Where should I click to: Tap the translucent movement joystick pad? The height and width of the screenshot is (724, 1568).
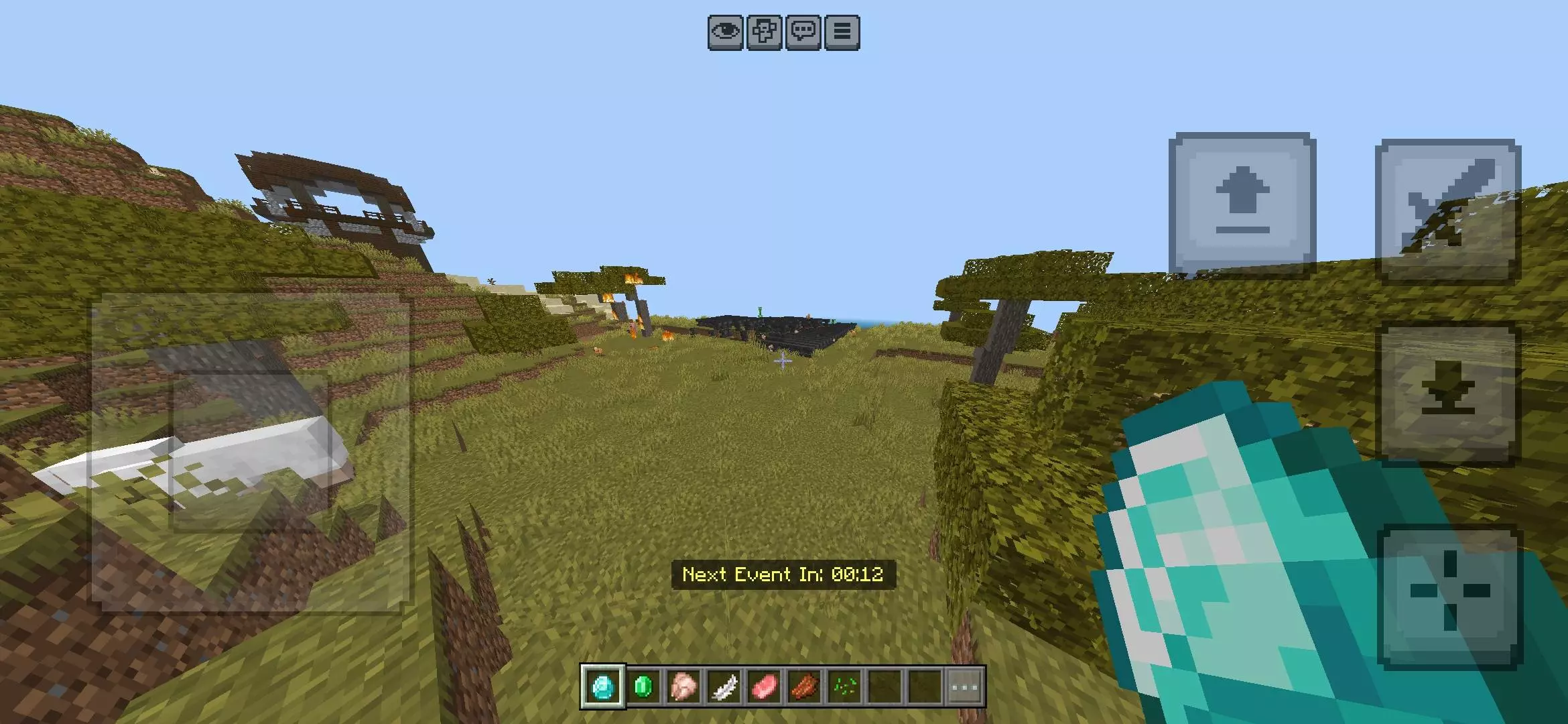point(251,452)
